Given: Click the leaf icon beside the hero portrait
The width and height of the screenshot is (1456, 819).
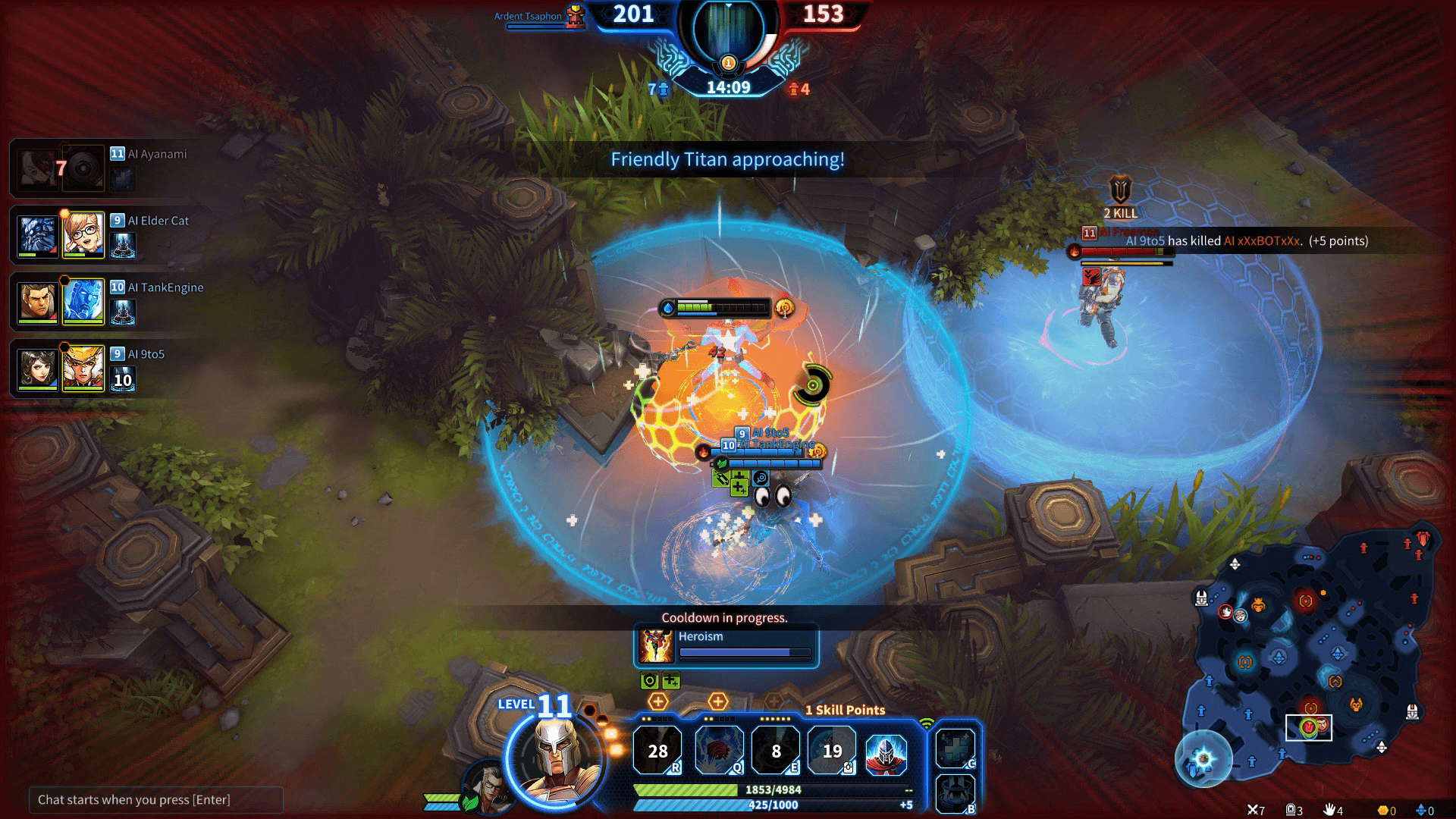Looking at the screenshot, I should point(469,802).
